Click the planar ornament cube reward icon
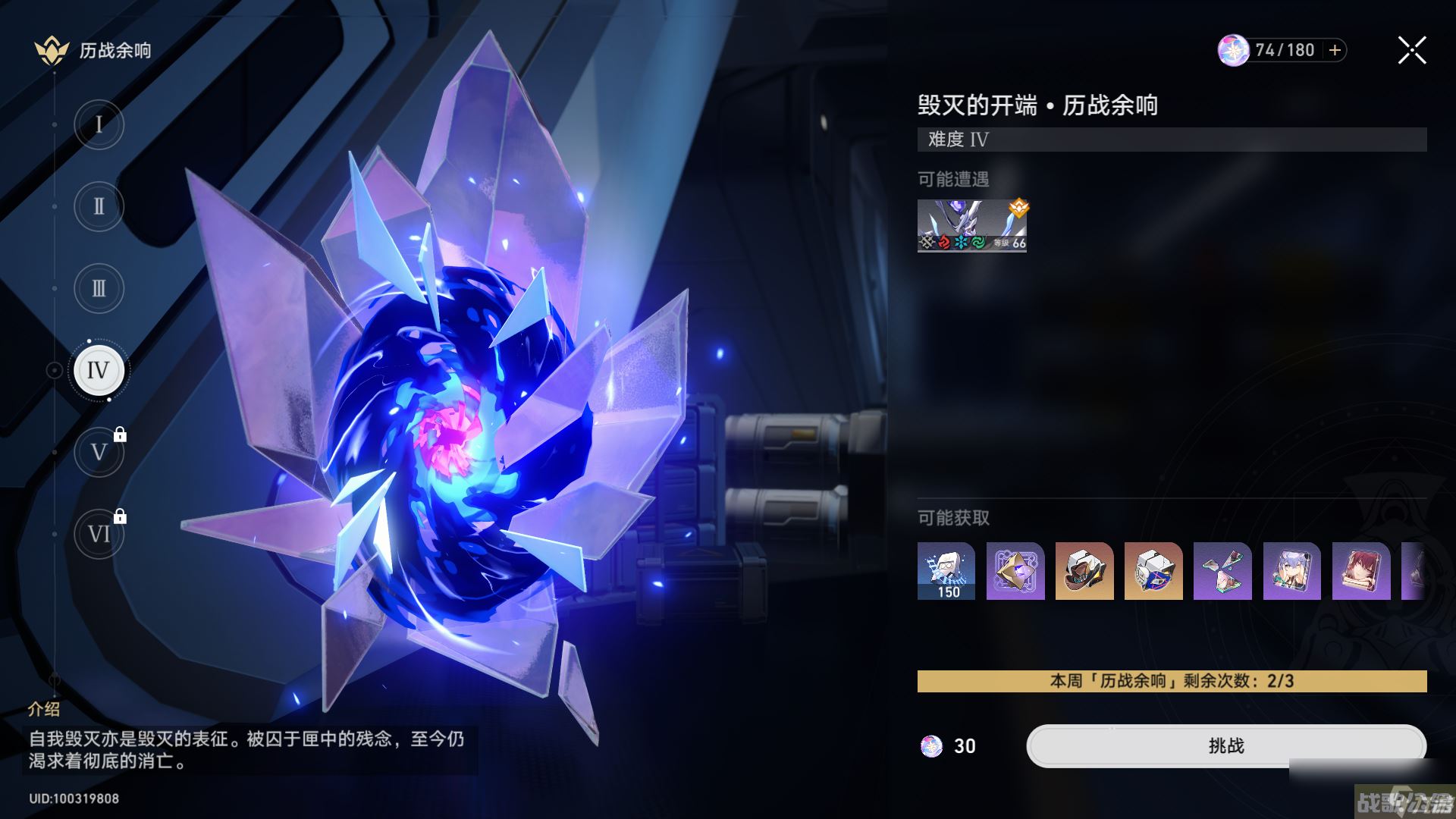The width and height of the screenshot is (1456, 819). (x=1153, y=572)
